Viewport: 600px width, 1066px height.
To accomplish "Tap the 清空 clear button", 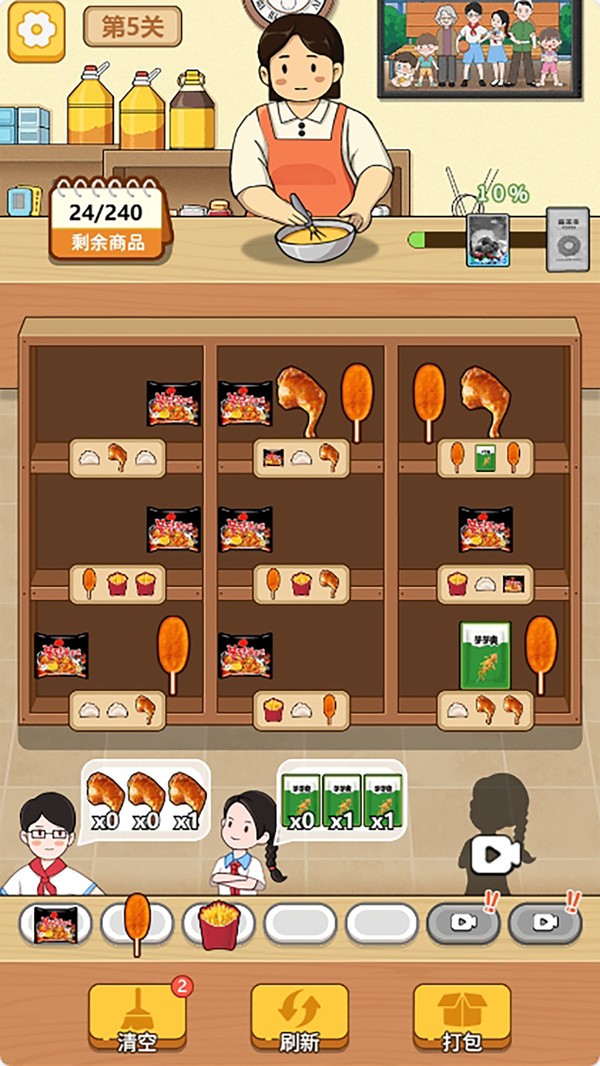I will pos(137,1017).
